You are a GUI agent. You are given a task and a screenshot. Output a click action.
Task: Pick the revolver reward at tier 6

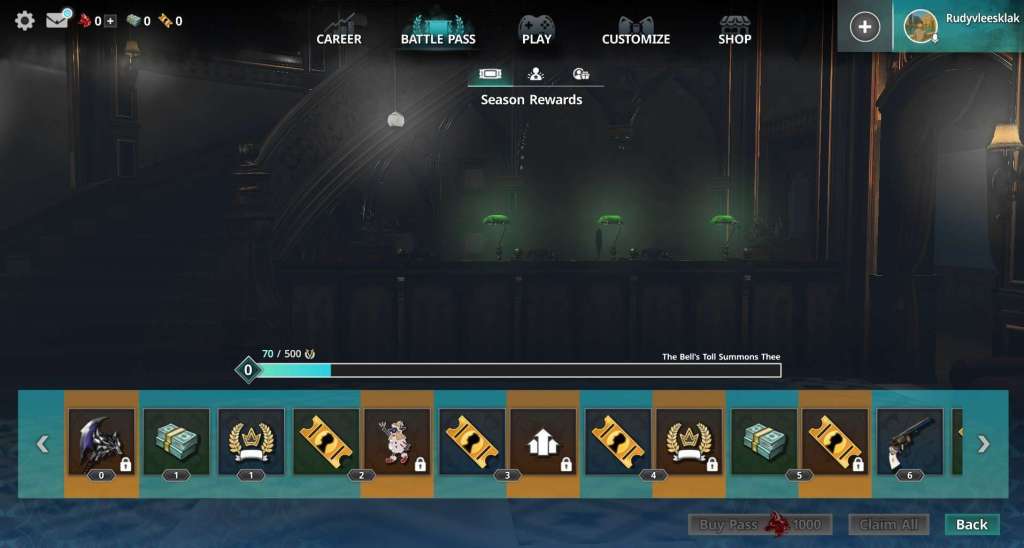click(910, 441)
